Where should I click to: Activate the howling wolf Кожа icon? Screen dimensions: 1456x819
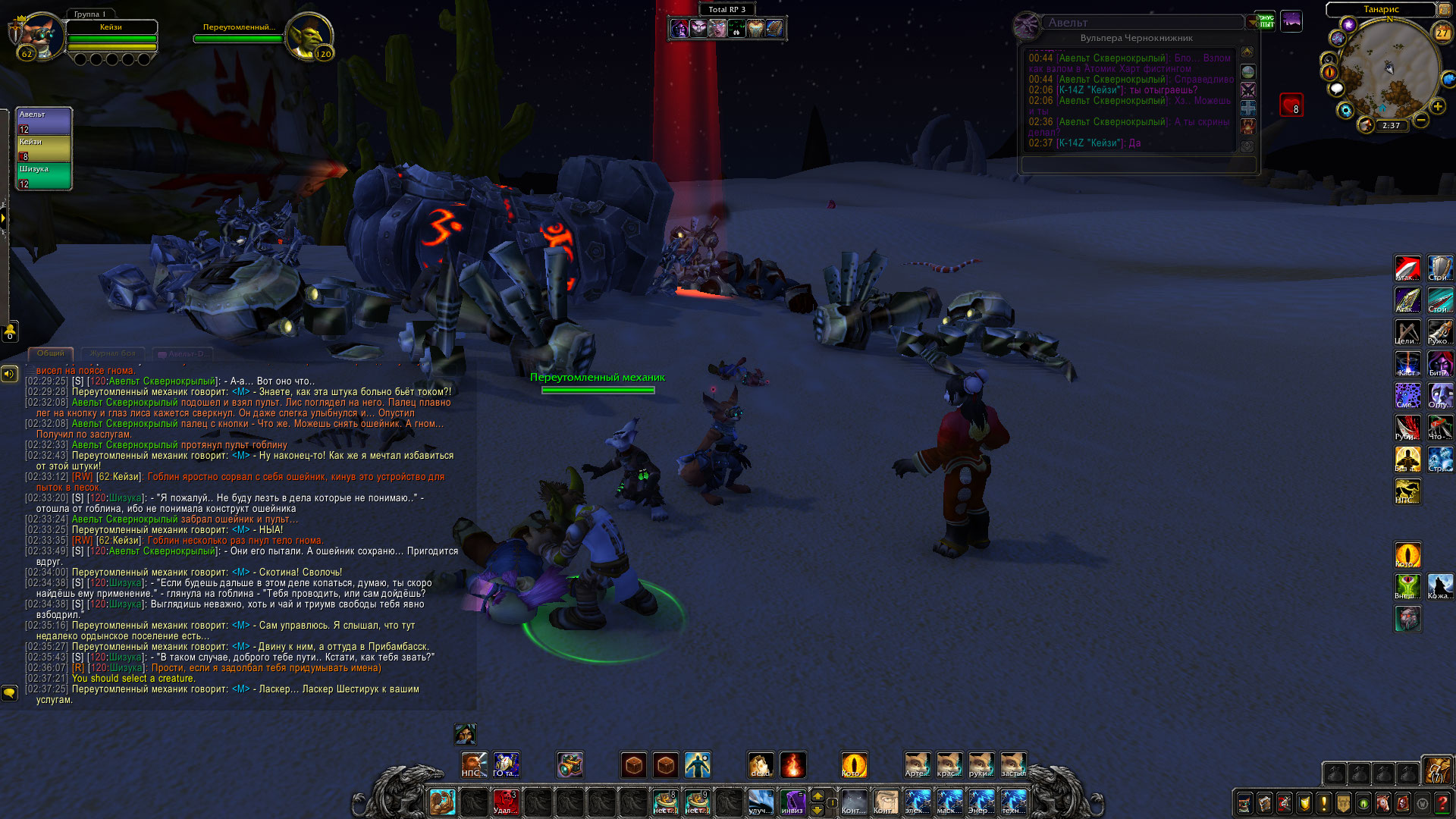[1440, 586]
